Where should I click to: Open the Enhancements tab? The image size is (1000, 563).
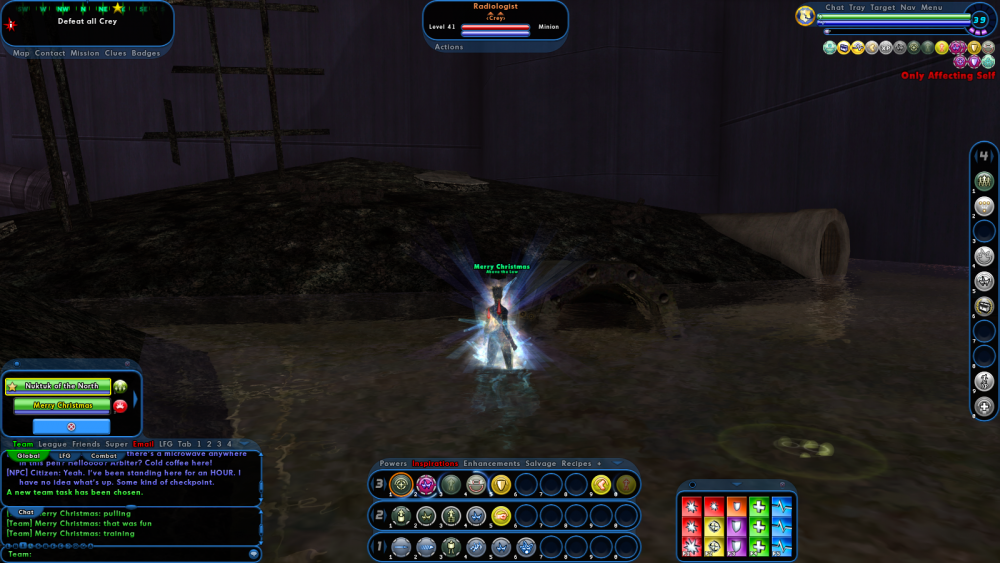tap(491, 464)
